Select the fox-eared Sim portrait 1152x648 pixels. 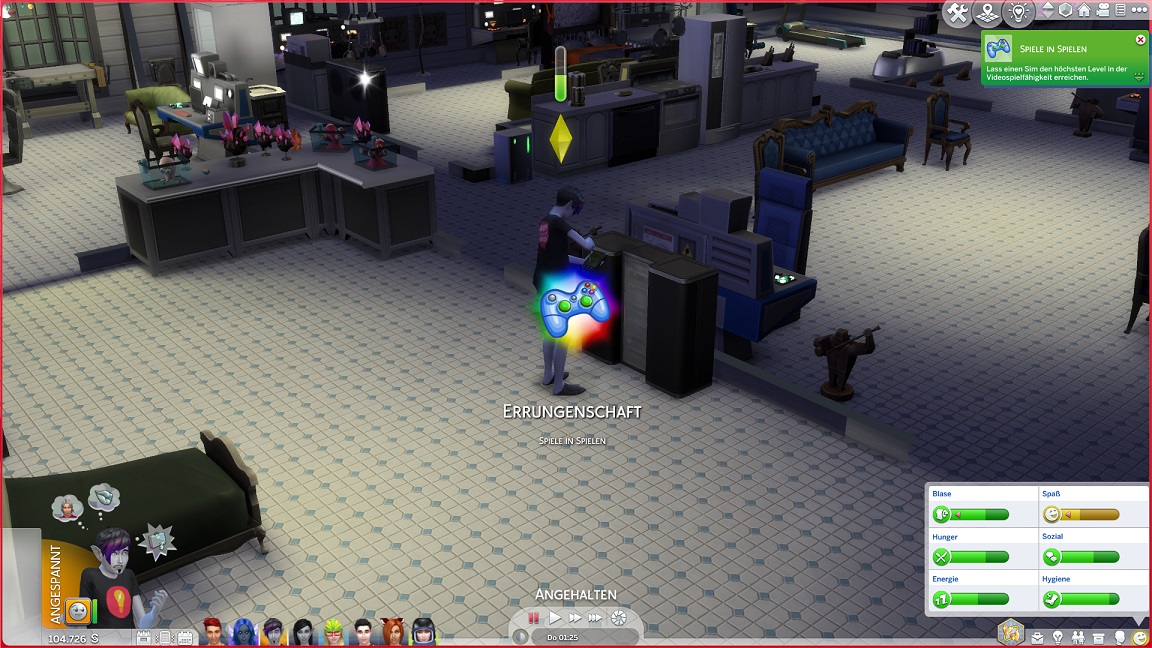tap(392, 632)
